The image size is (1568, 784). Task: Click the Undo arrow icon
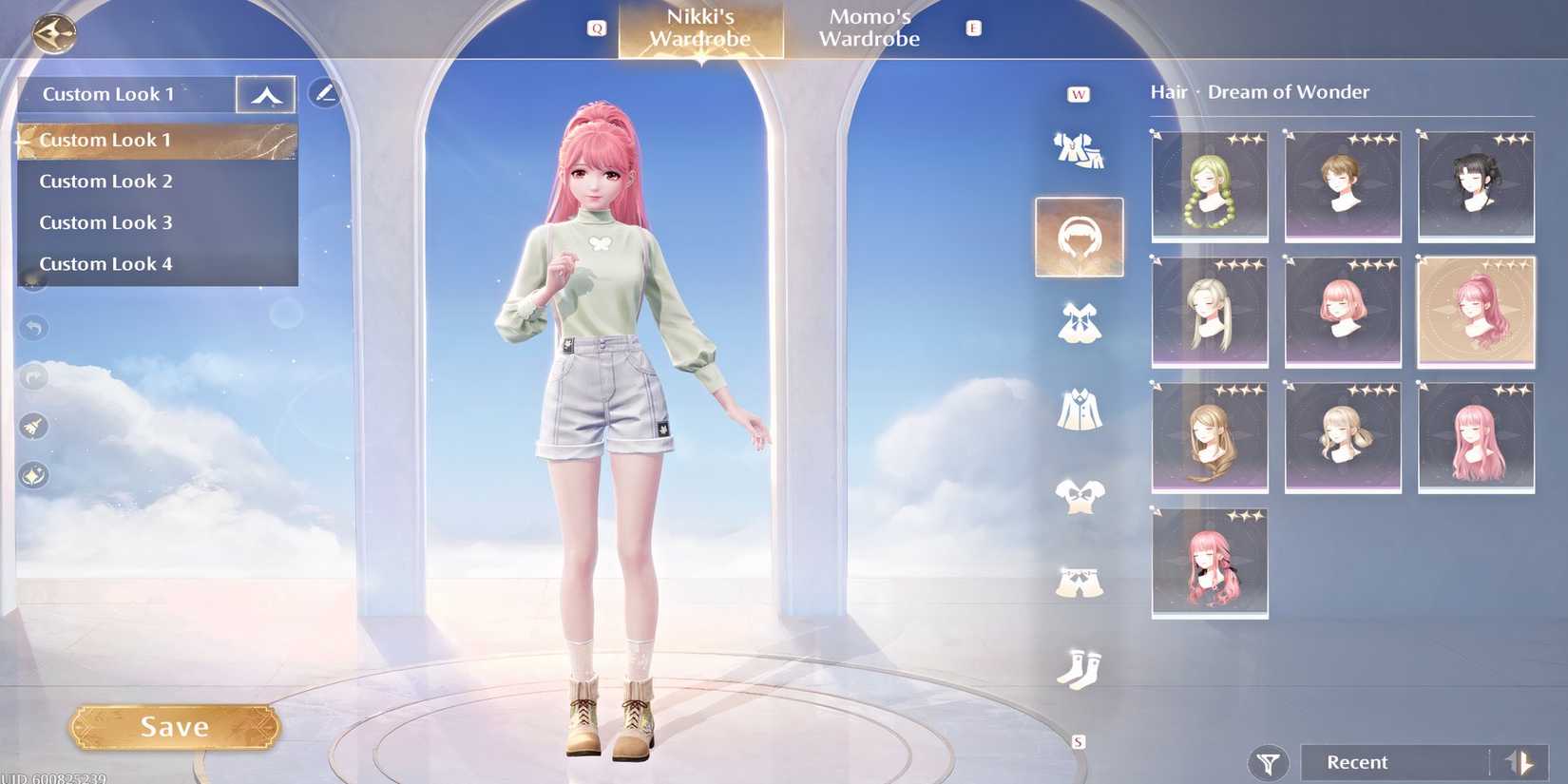click(34, 328)
